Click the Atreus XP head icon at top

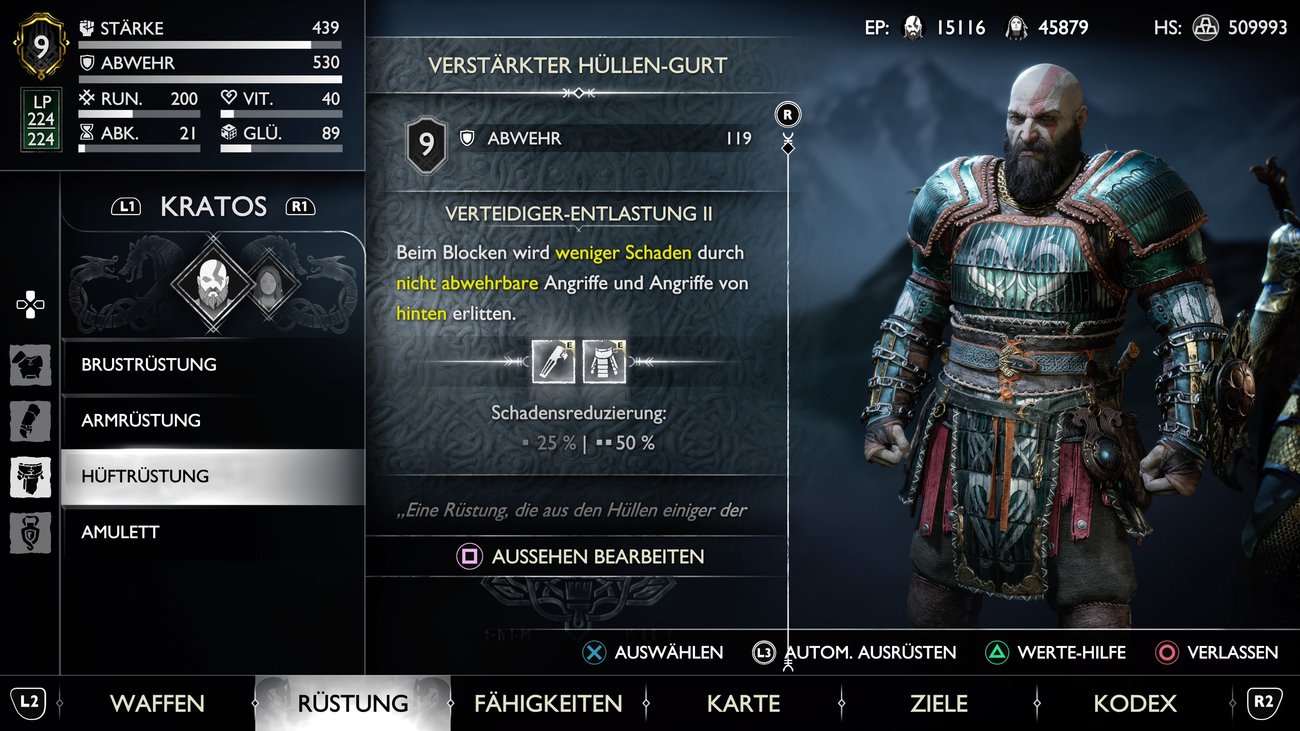click(x=1017, y=27)
